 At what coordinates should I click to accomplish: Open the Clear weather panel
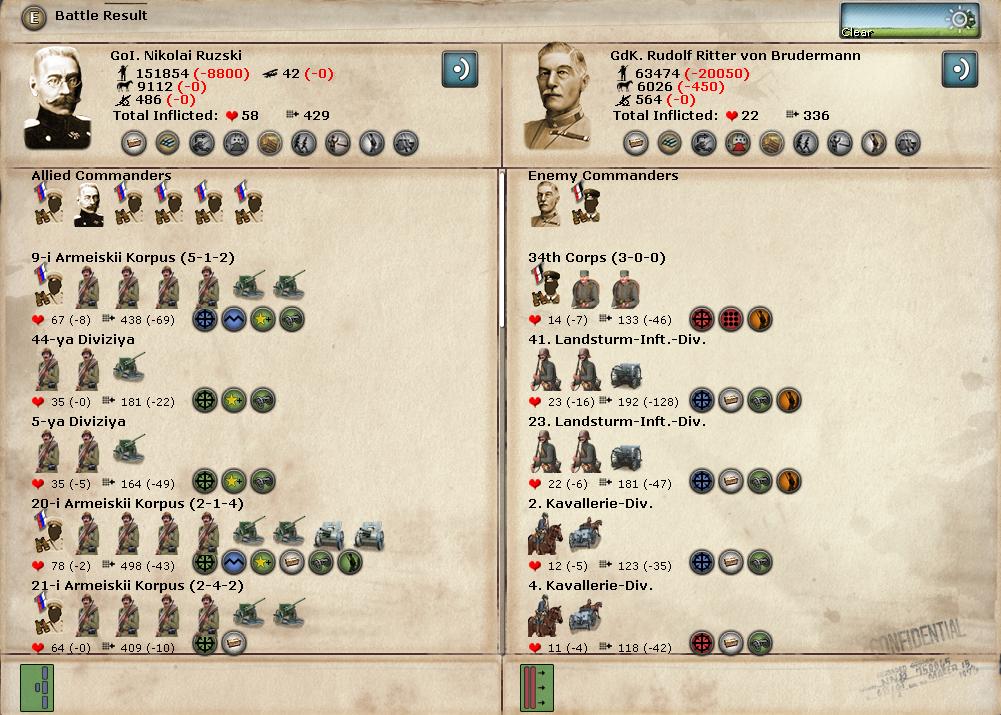point(909,21)
